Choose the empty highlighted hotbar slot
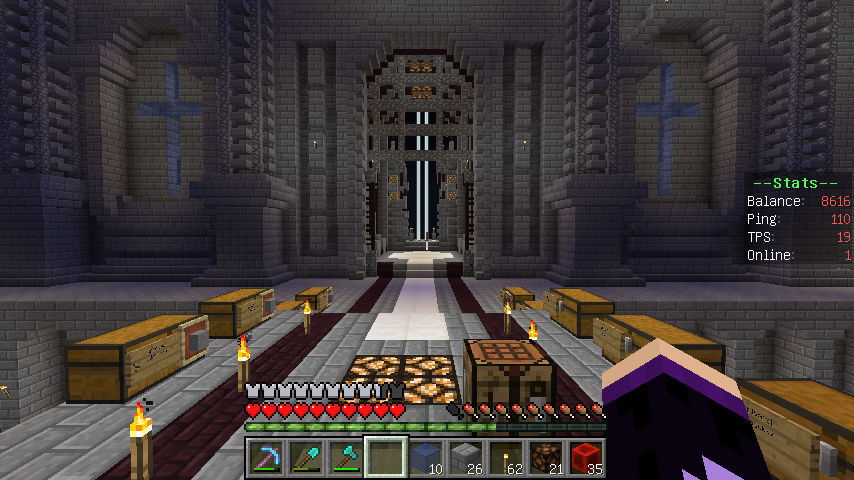The height and width of the screenshot is (480, 854). tap(385, 457)
